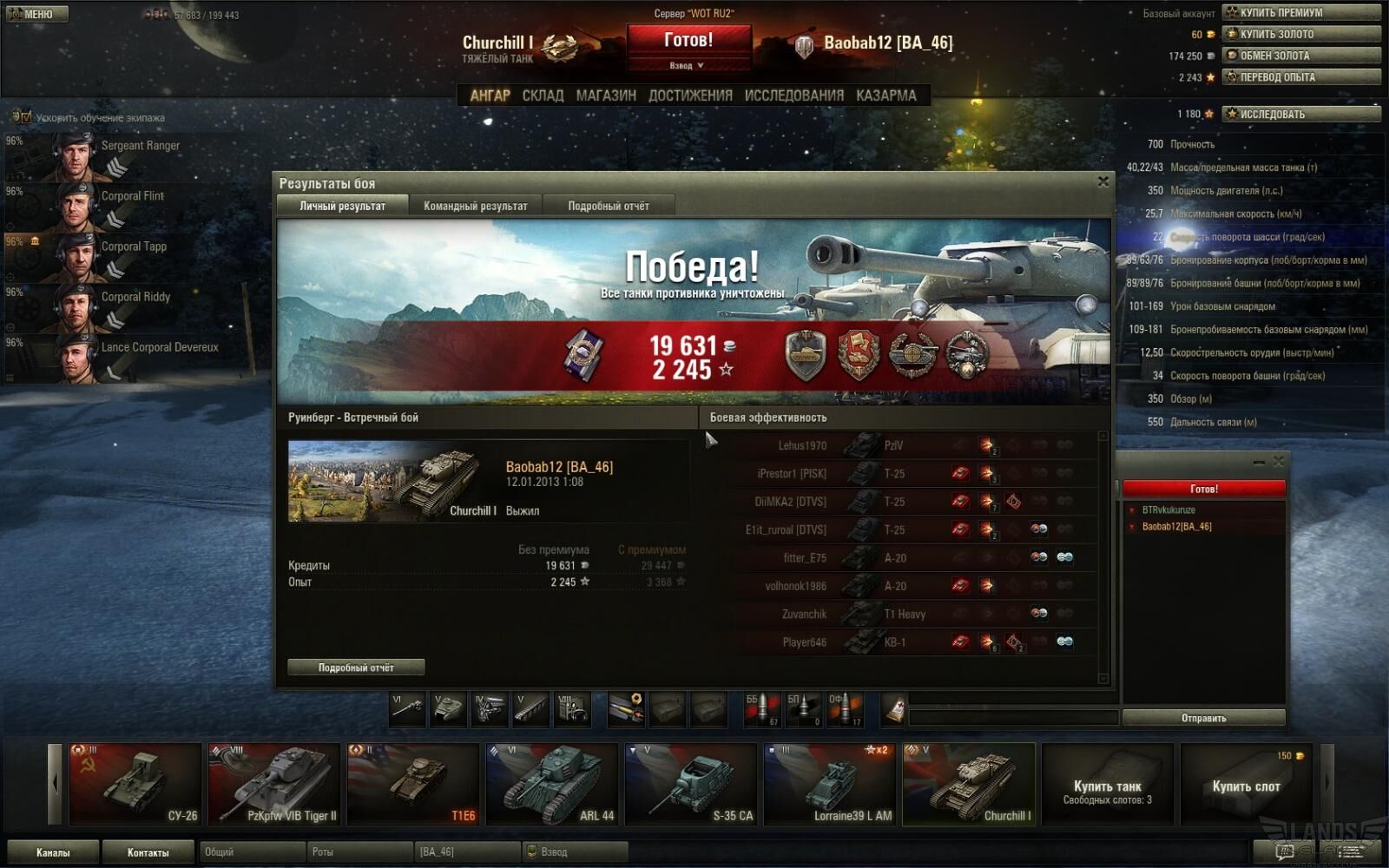The image size is (1389, 868).
Task: Click the Подробный отчёт button below the stats
Action: [356, 667]
